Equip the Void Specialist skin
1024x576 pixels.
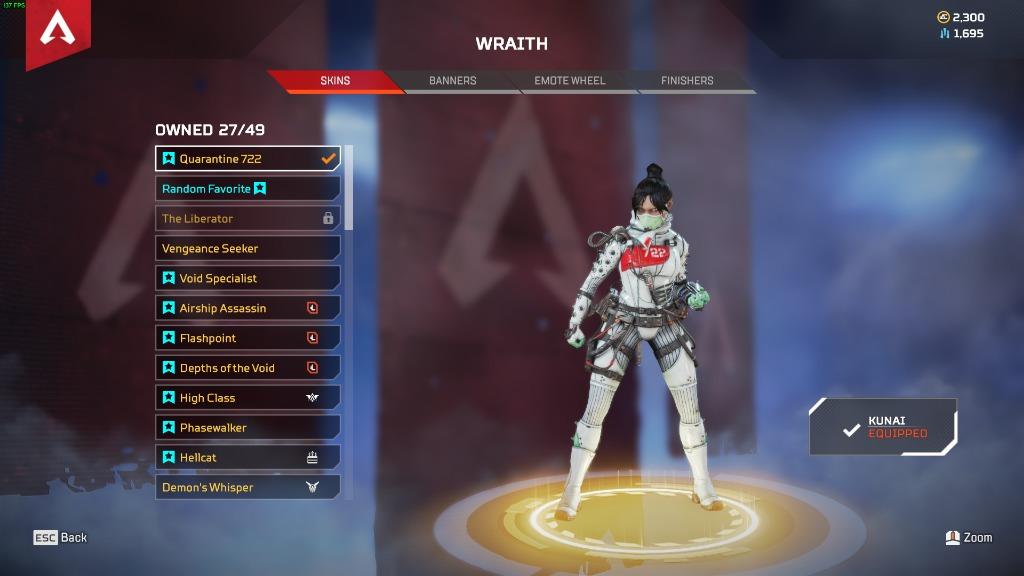247,278
